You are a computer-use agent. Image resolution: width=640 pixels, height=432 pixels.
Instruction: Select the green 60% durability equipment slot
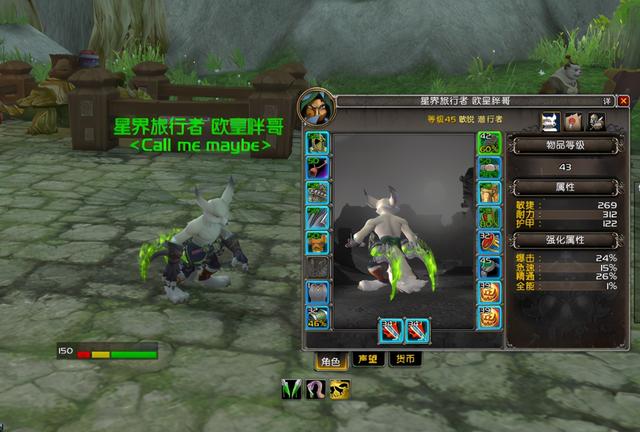pyautogui.click(x=489, y=143)
